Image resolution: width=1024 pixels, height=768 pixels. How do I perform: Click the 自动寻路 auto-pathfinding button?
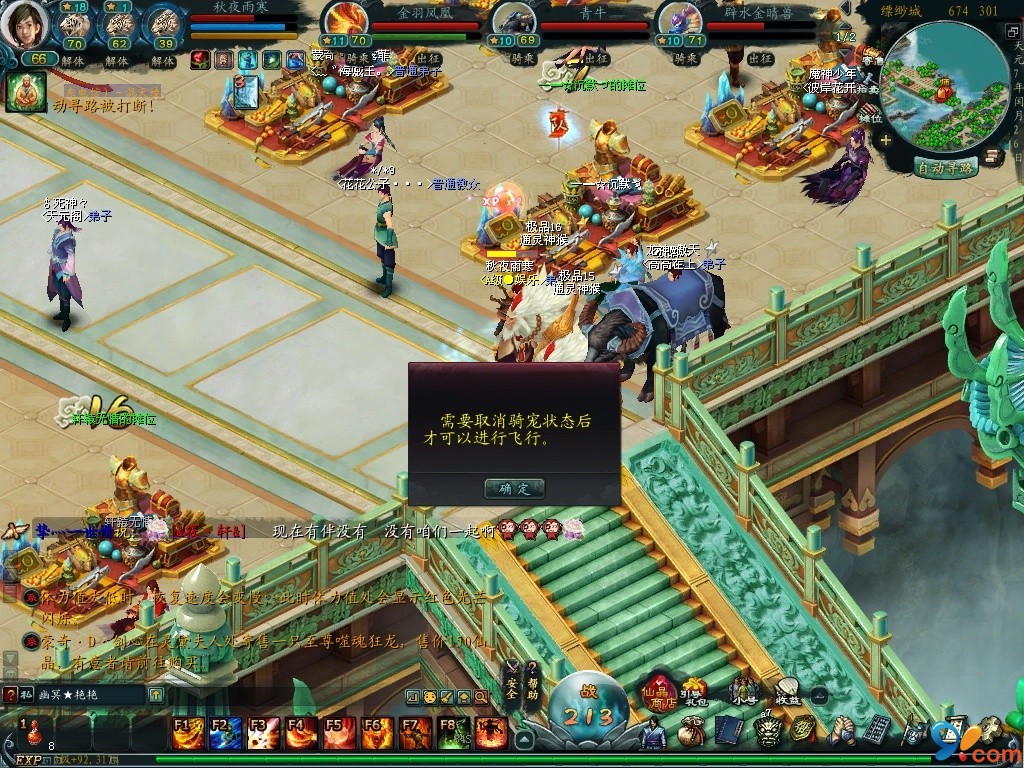(945, 168)
